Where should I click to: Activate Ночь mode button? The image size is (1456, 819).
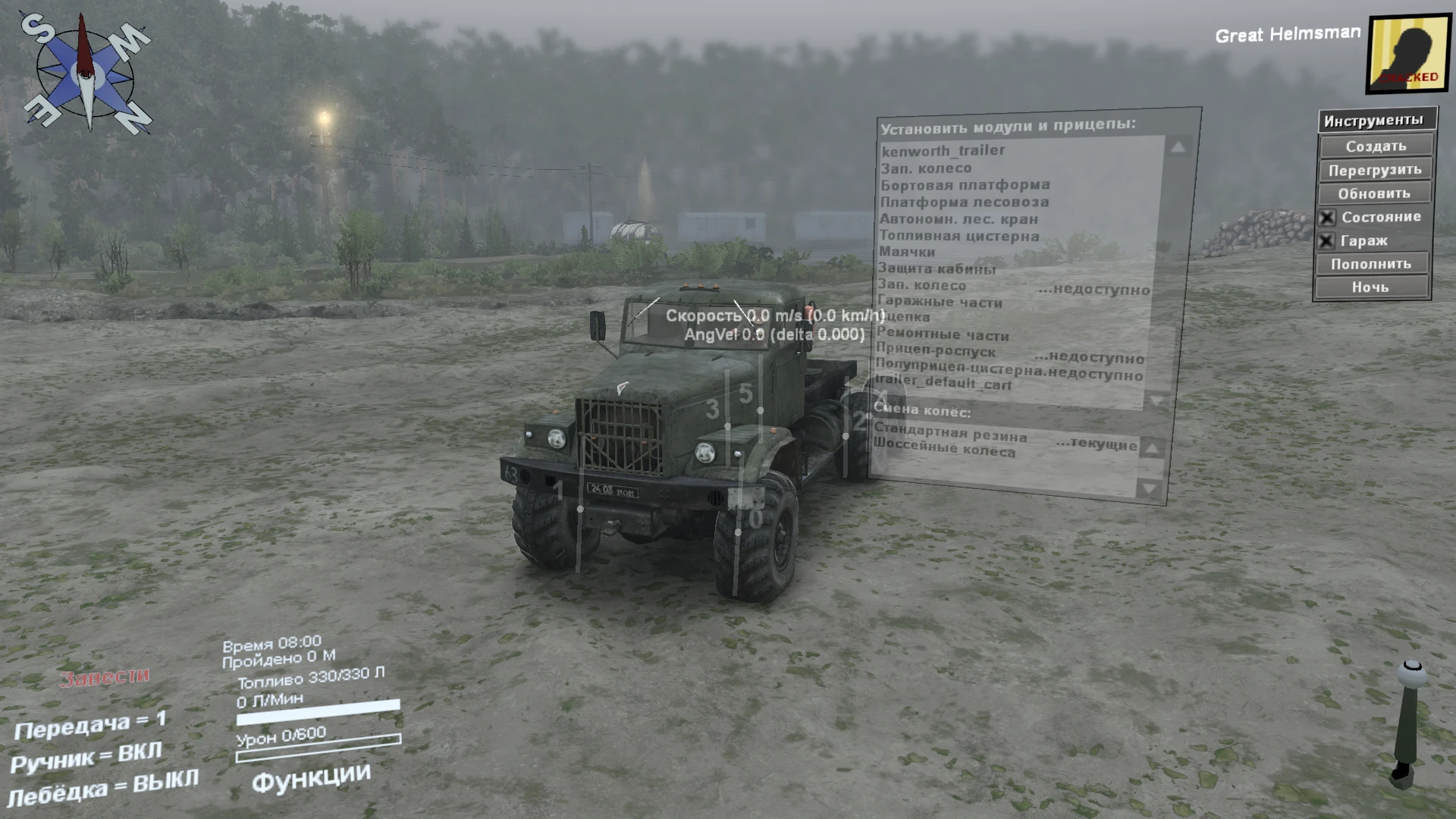click(1373, 287)
